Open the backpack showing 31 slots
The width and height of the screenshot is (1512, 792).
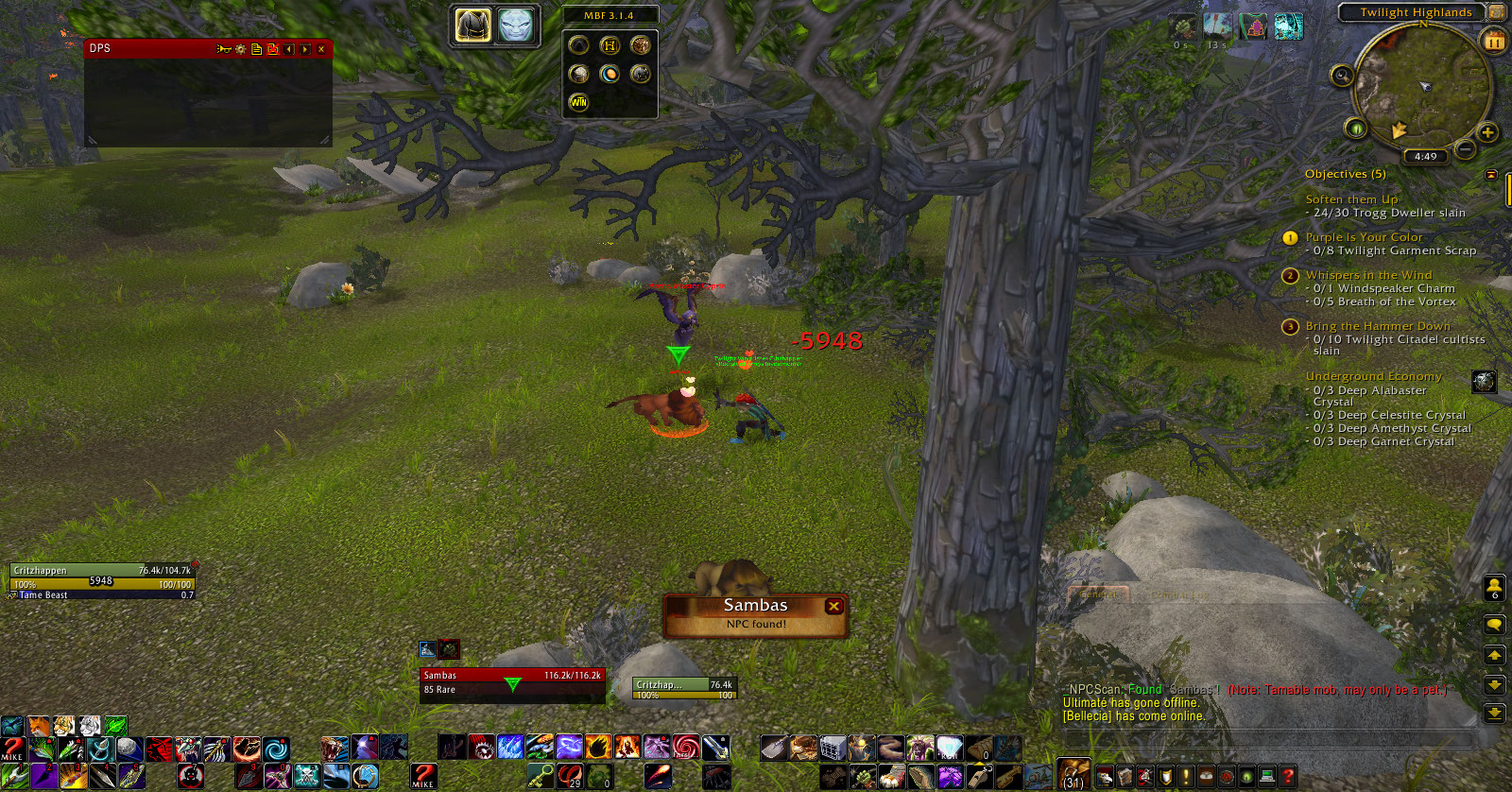pos(1073,775)
